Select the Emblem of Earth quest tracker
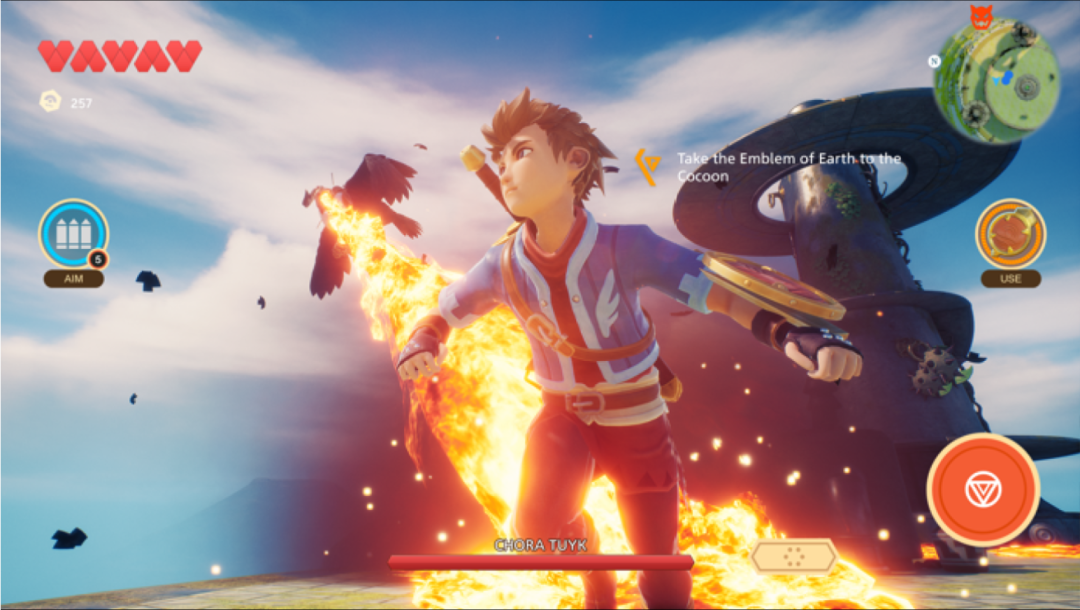 click(x=776, y=167)
